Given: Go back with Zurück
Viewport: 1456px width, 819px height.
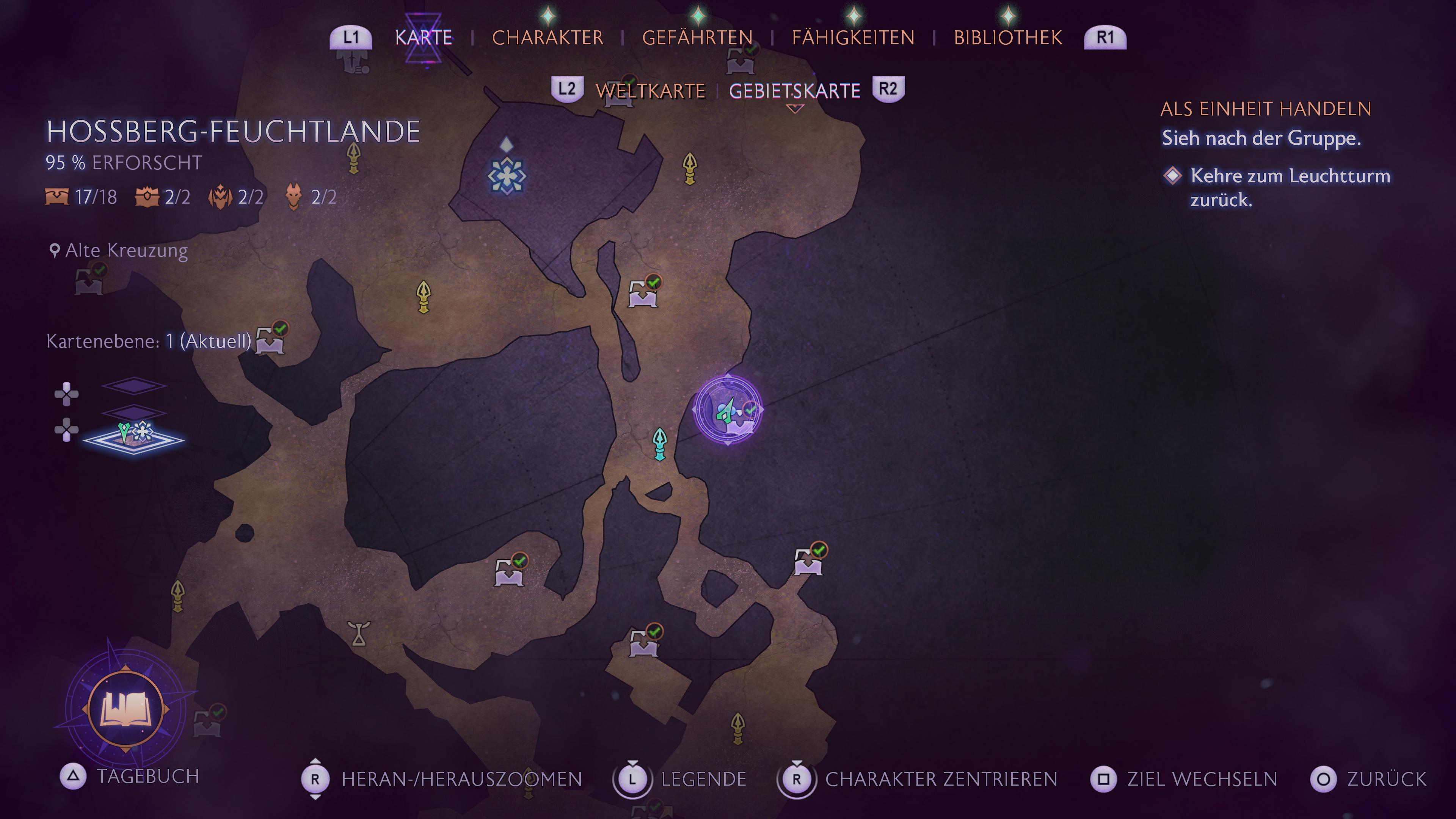Looking at the screenshot, I should click(1386, 779).
